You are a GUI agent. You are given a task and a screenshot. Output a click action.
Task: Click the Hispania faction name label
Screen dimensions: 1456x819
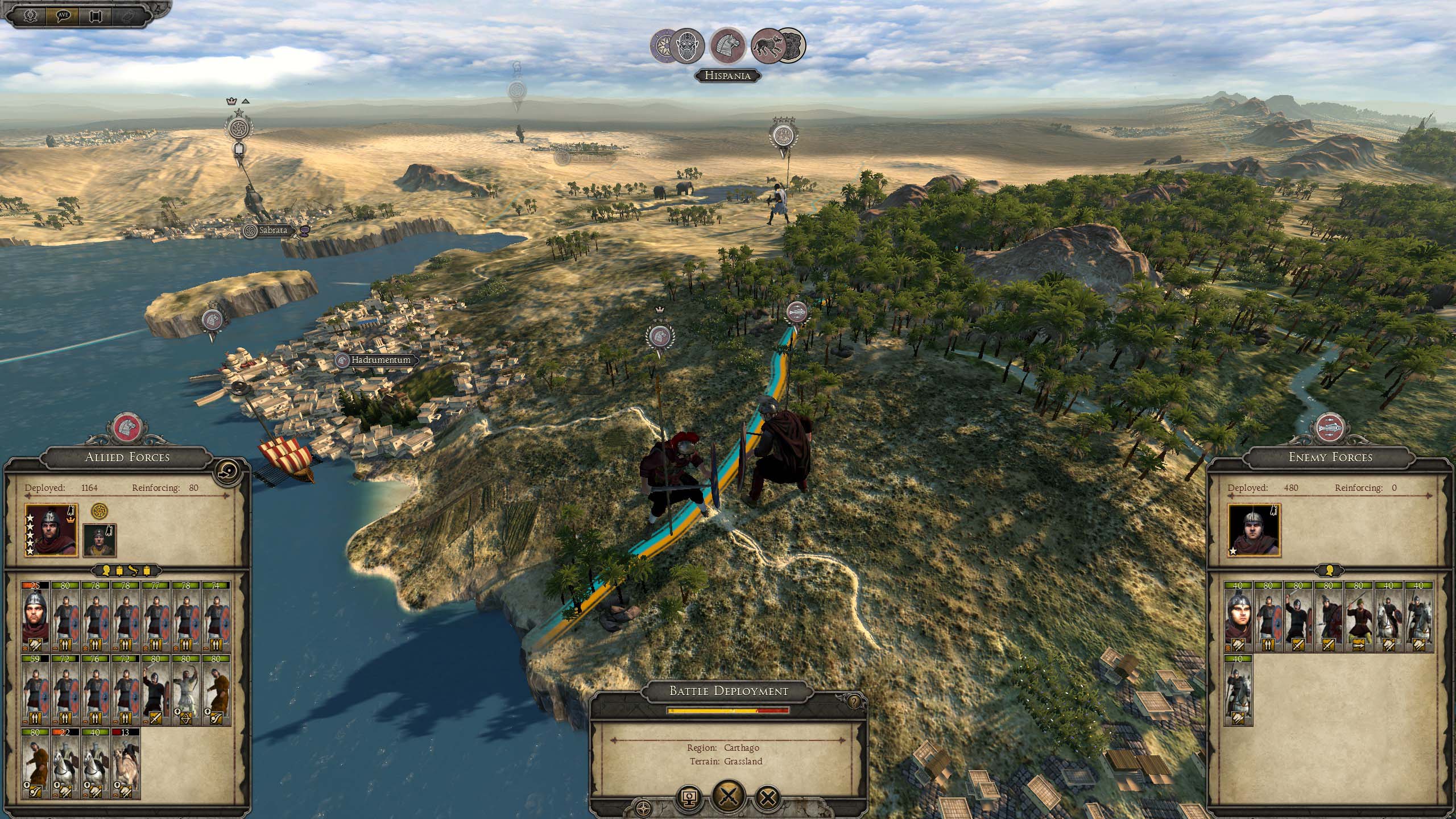tap(727, 76)
